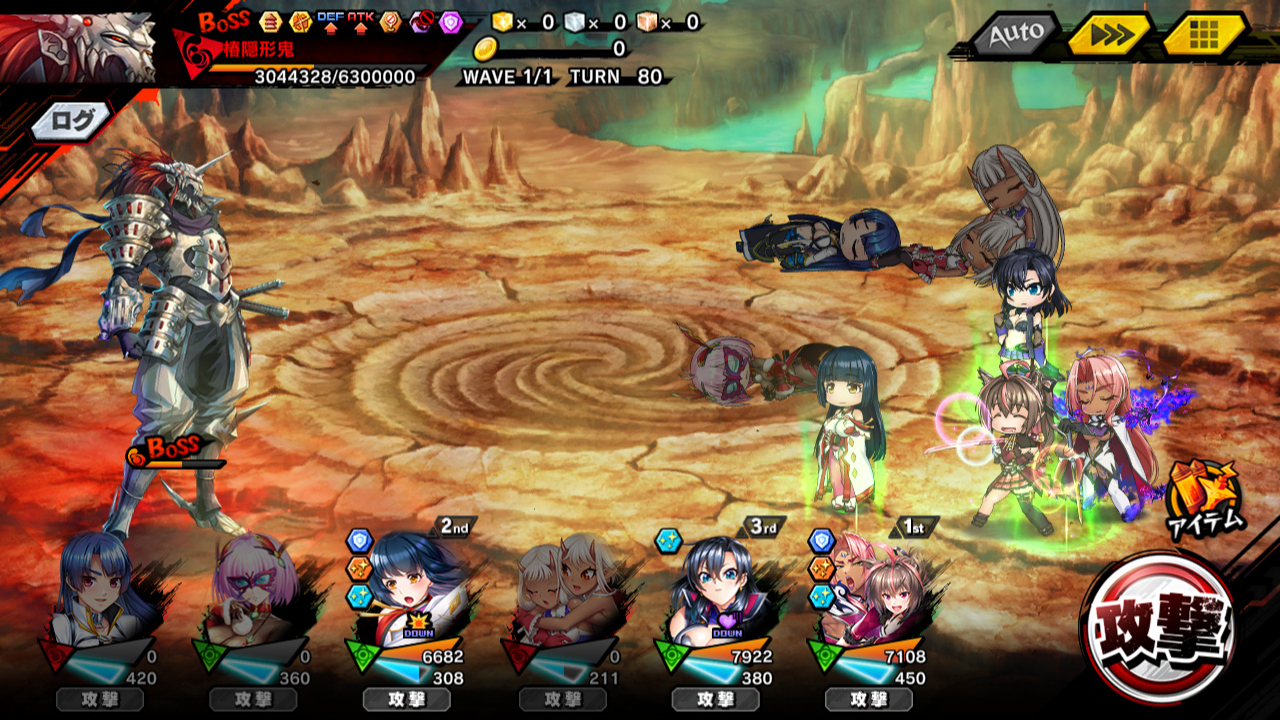The height and width of the screenshot is (720, 1280).
Task: Click the boss portrait in the corner
Action: [78, 46]
